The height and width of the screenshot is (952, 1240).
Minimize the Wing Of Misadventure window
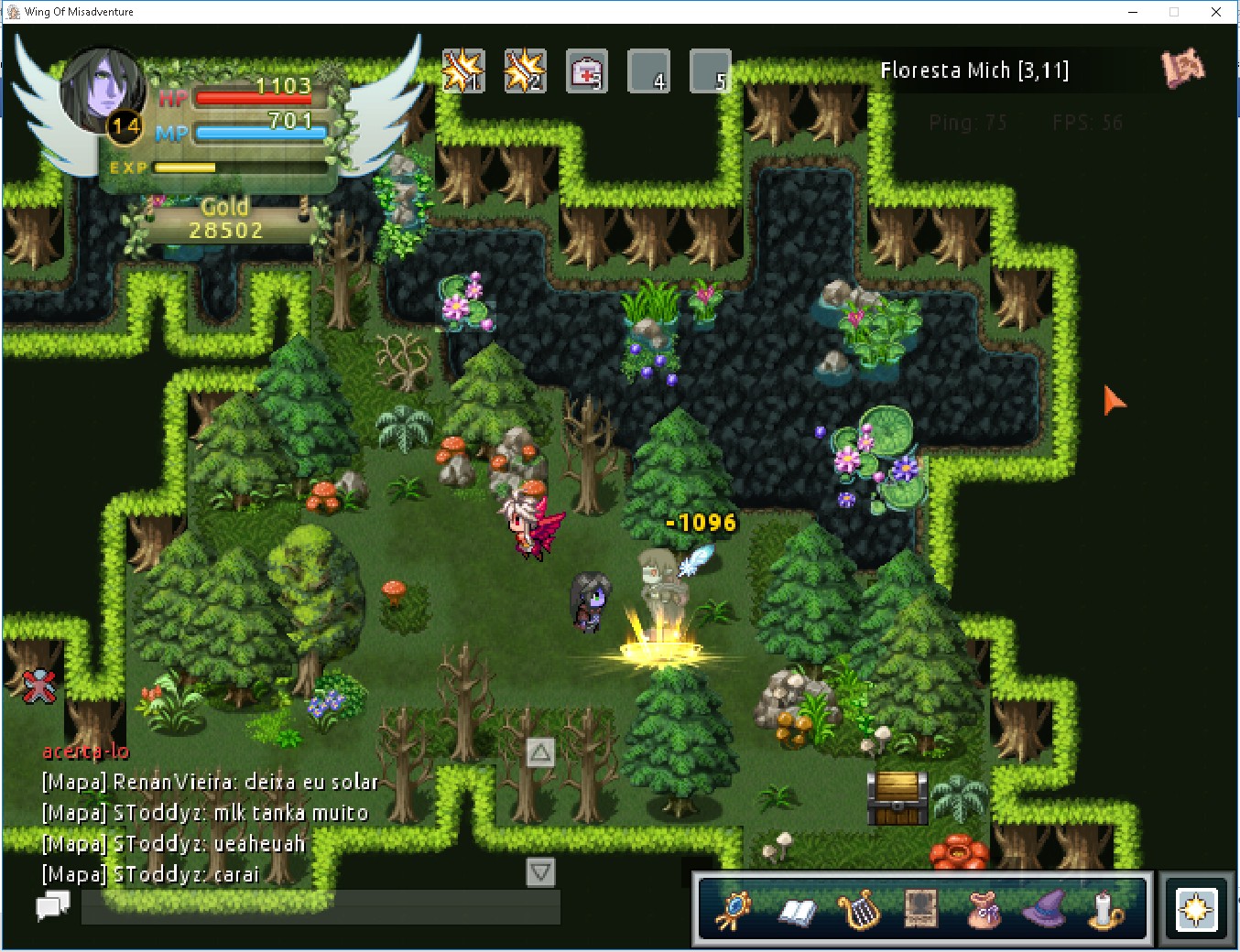(1133, 12)
